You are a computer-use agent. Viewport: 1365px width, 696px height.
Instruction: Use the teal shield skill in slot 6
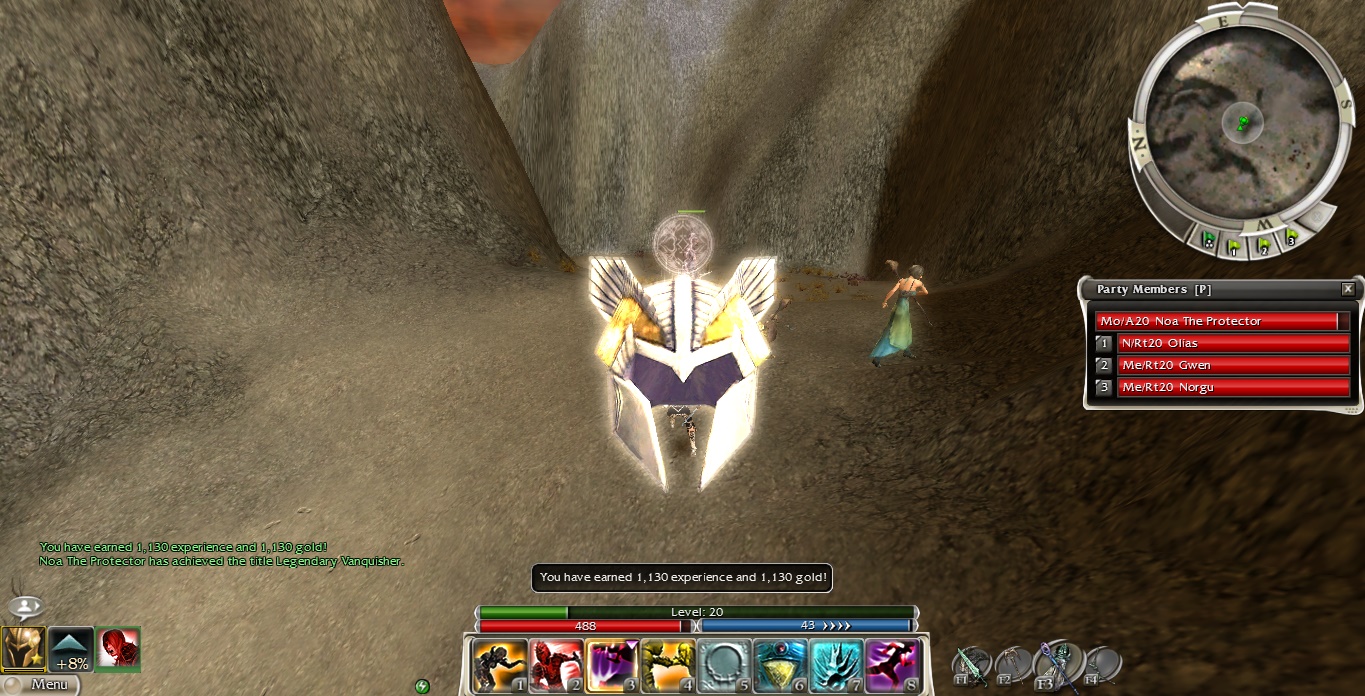780,665
